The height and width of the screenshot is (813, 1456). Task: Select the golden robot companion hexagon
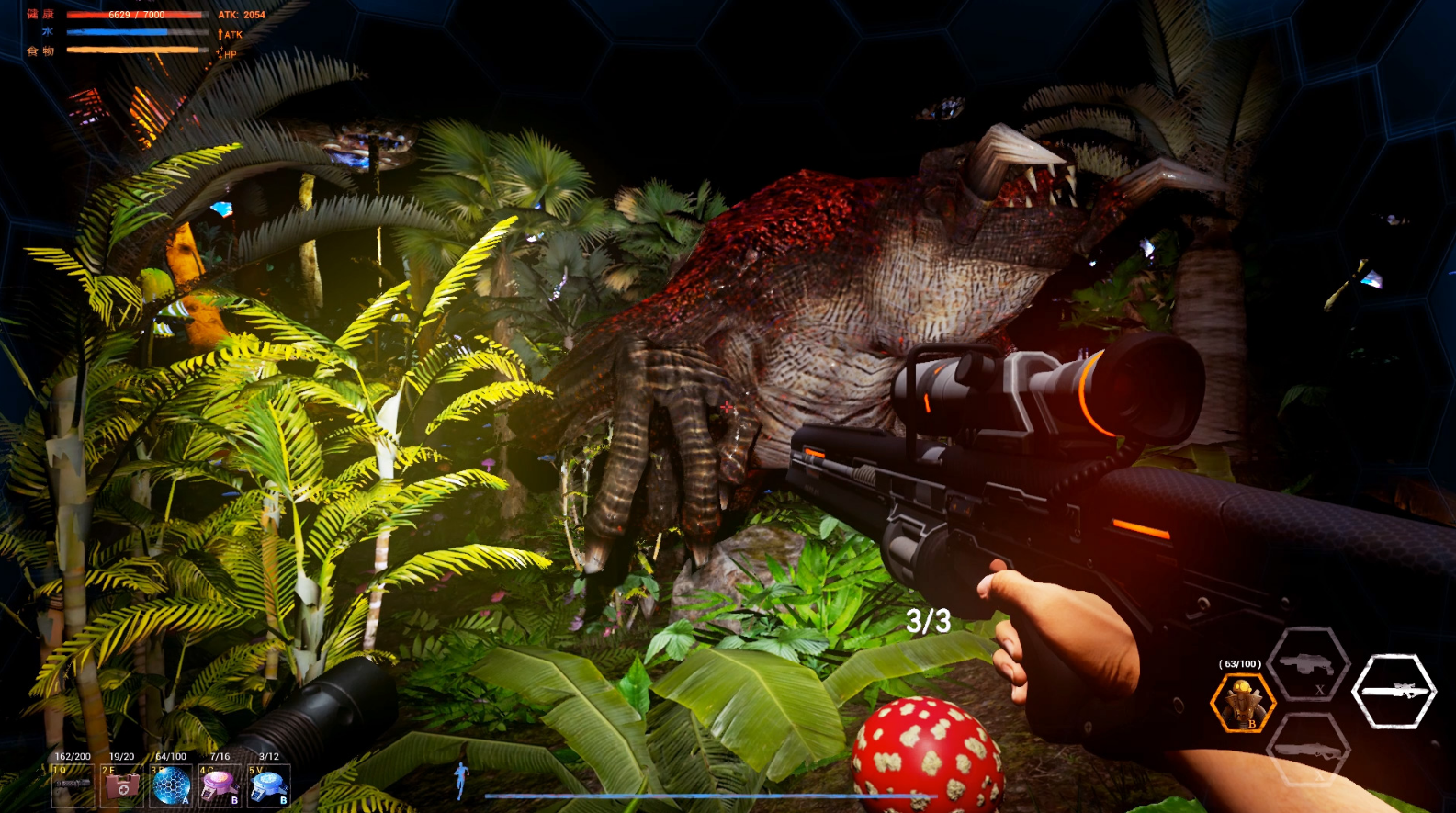[1243, 704]
